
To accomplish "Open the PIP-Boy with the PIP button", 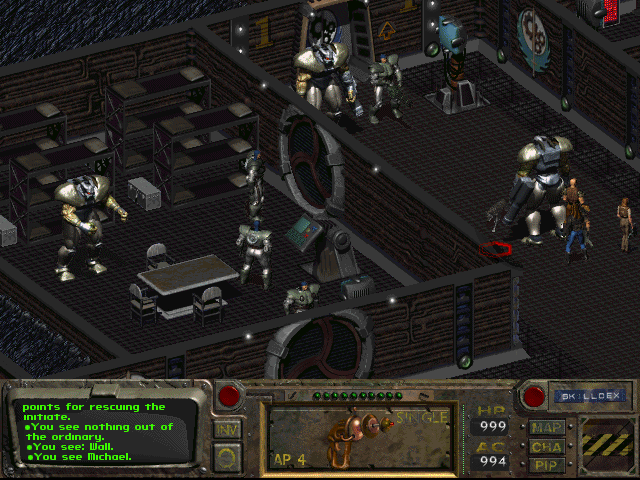I will 547,464.
